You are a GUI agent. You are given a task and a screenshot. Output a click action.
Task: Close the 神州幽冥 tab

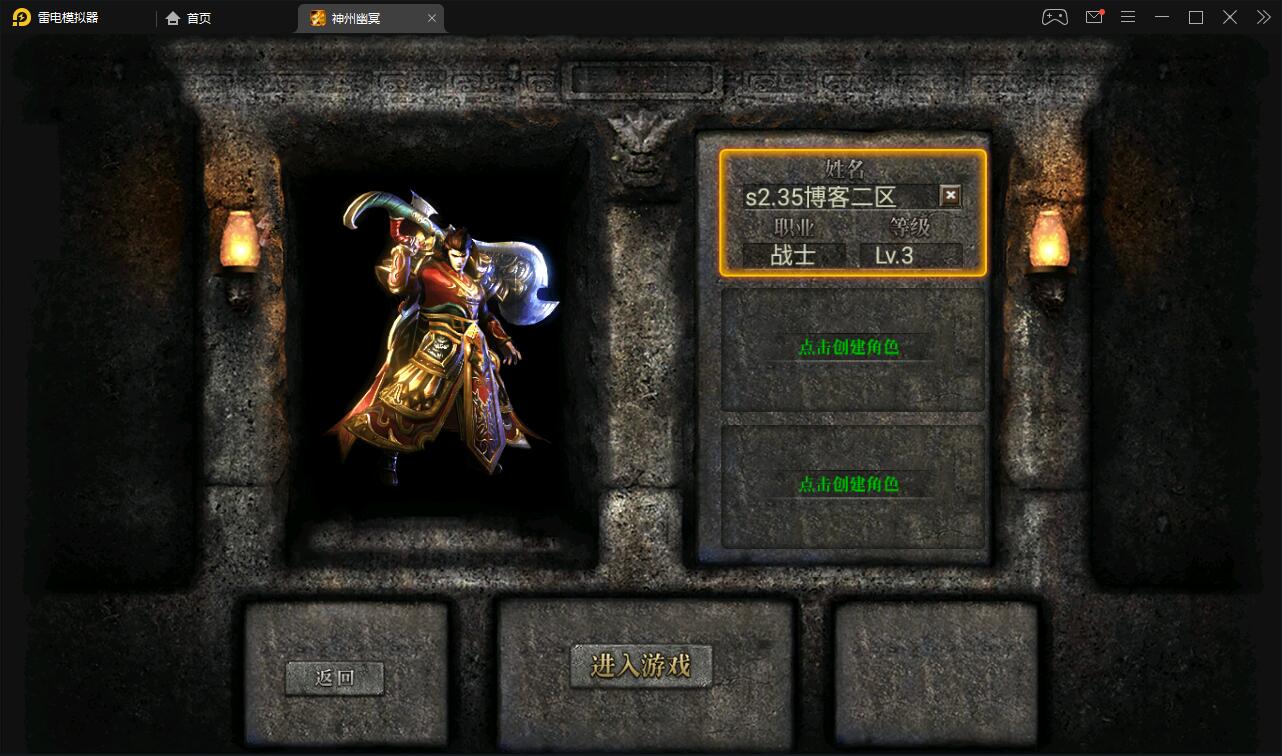[x=432, y=18]
